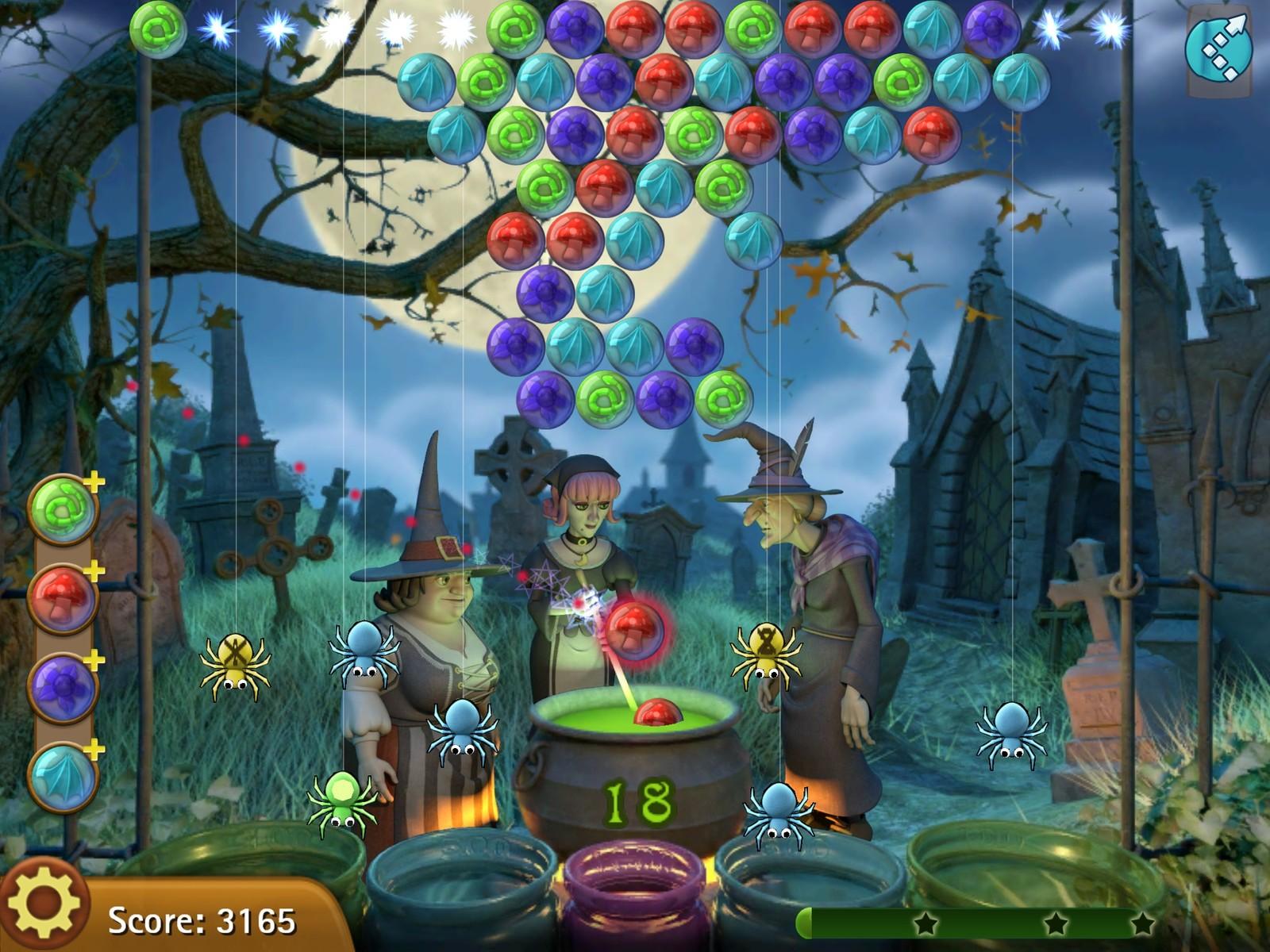Viewport: 1270px width, 952px height.
Task: Click the plus above the green spiral potion
Action: (93, 480)
